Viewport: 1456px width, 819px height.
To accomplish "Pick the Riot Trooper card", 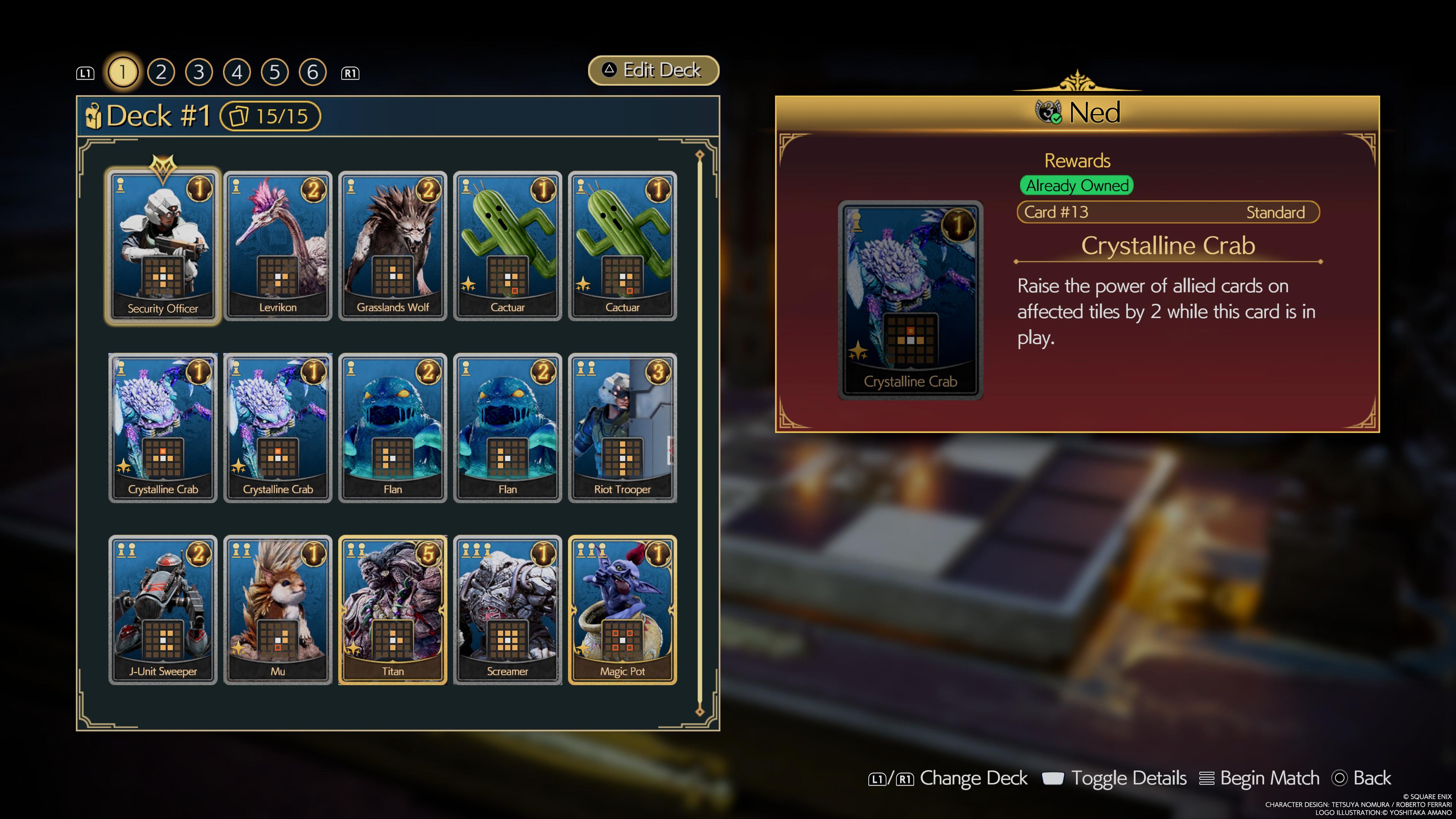I will point(622,428).
